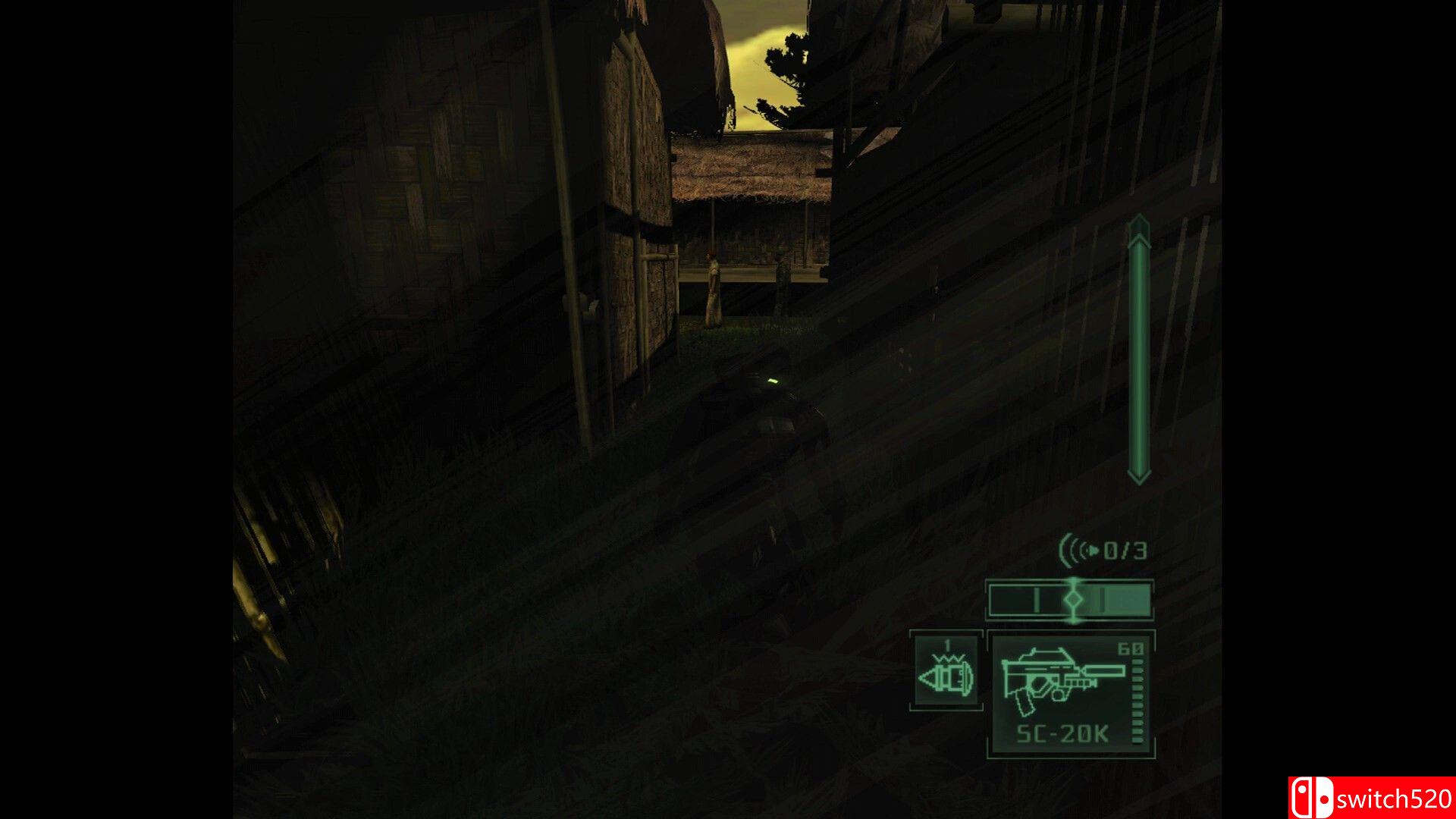Click the switch520 watermark link
The width and height of the screenshot is (1456, 819).
(1380, 795)
